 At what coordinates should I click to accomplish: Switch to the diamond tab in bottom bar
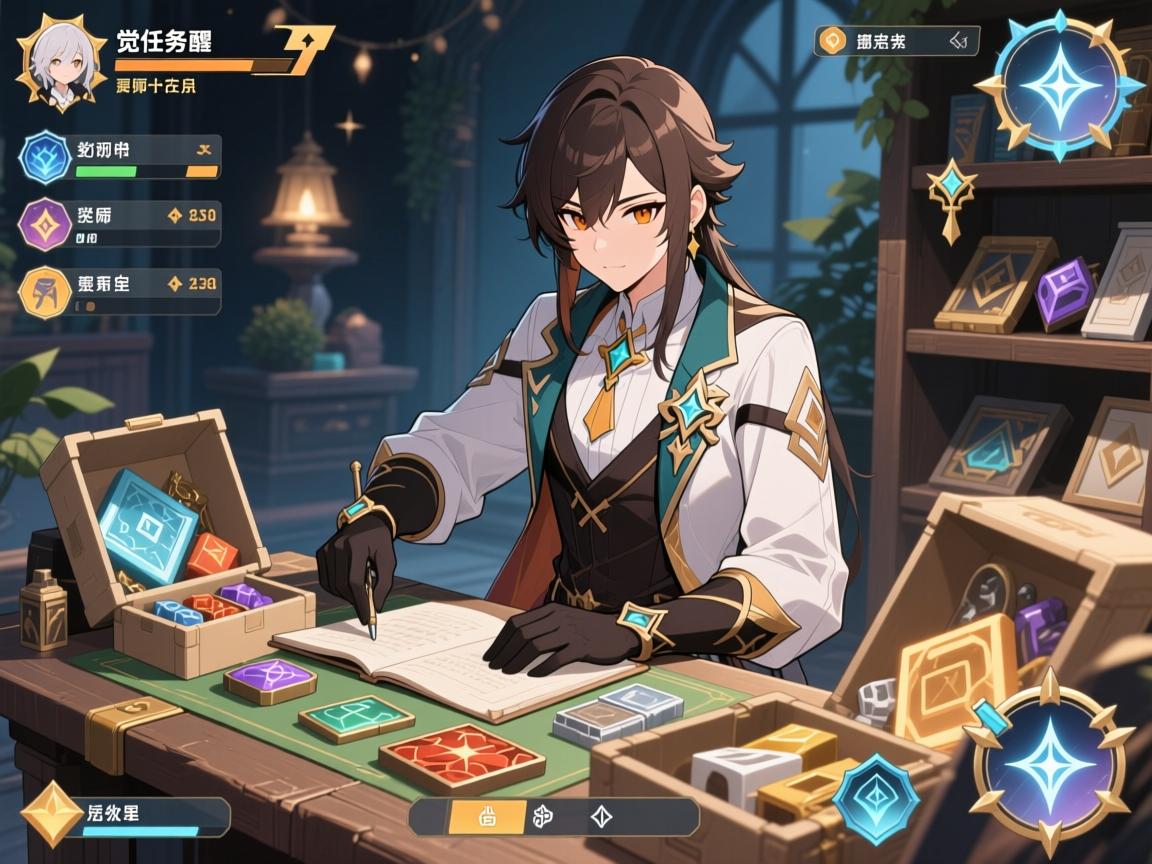[x=602, y=816]
